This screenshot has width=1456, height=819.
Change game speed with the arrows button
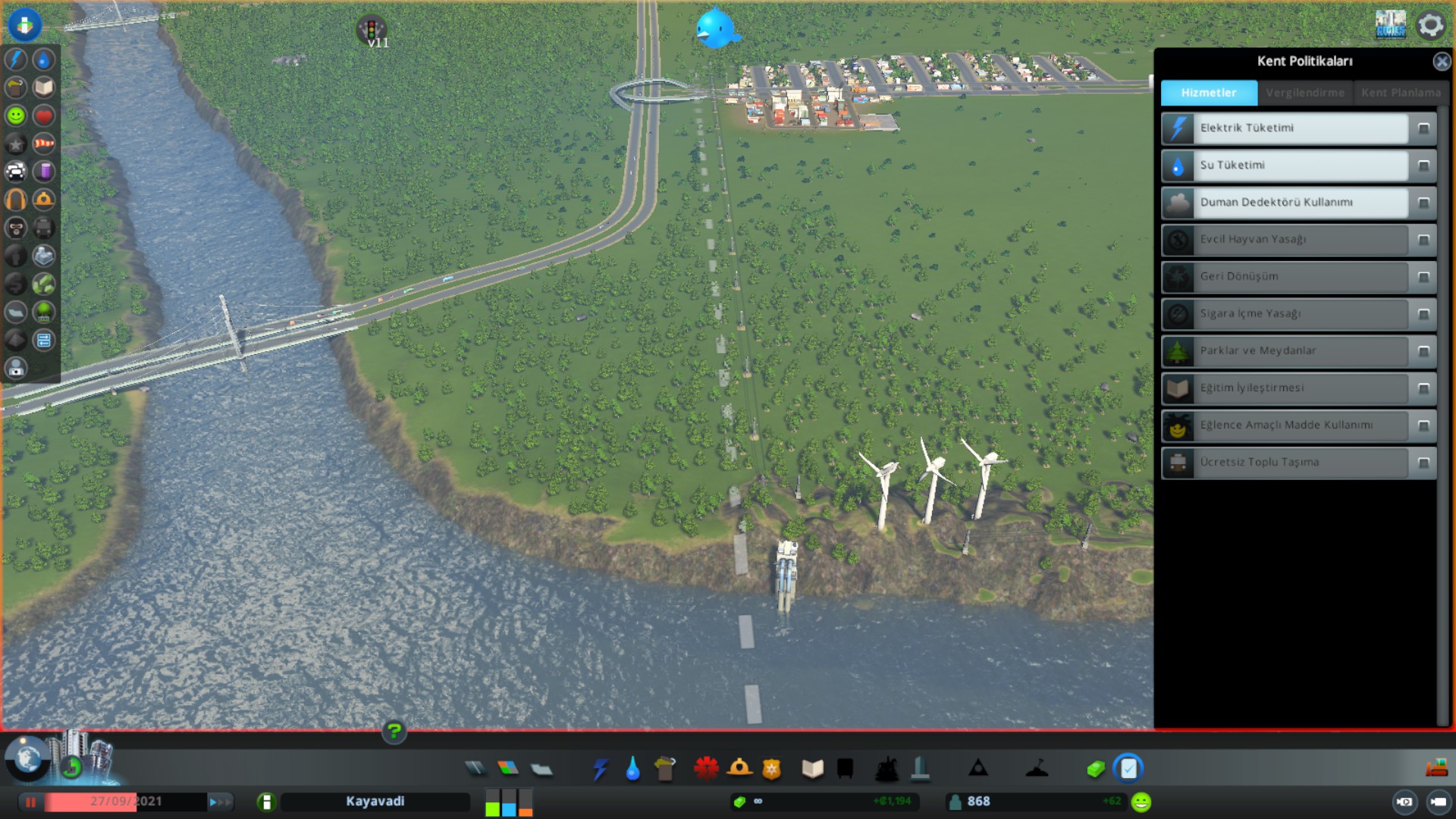(220, 802)
